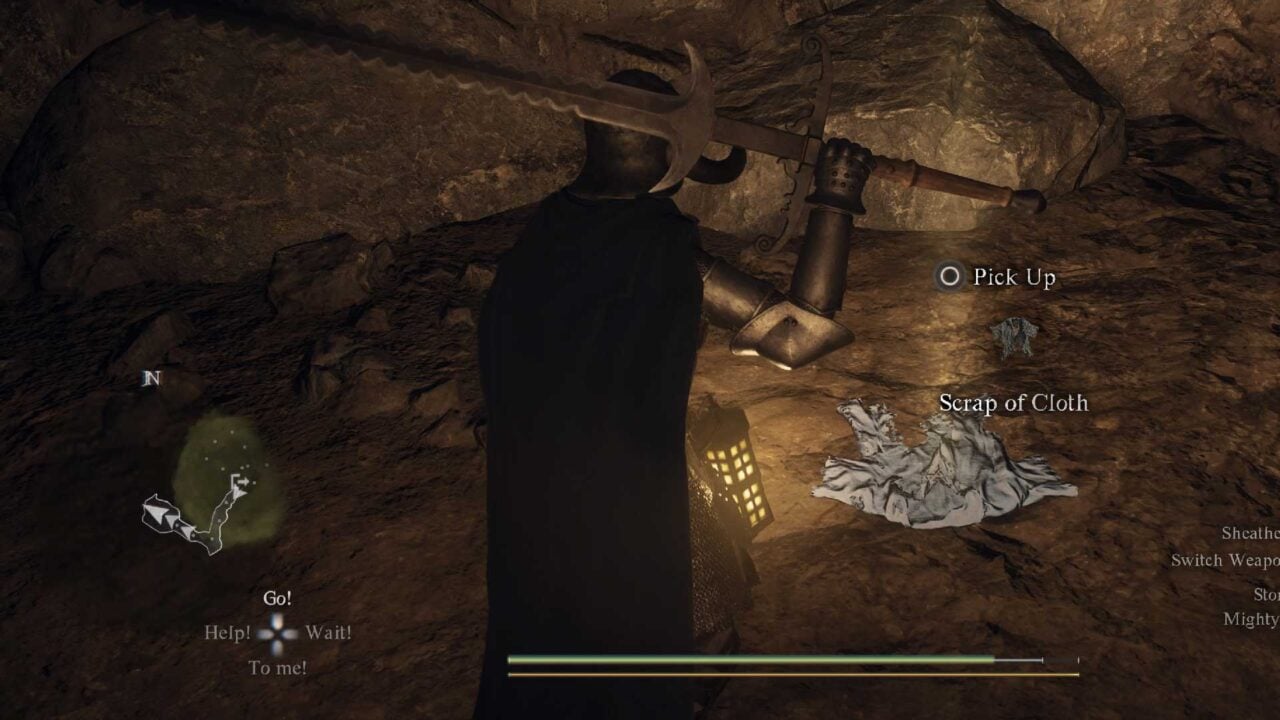Click the Scrap of Cloth label text
This screenshot has width=1280, height=720.
point(1013,404)
